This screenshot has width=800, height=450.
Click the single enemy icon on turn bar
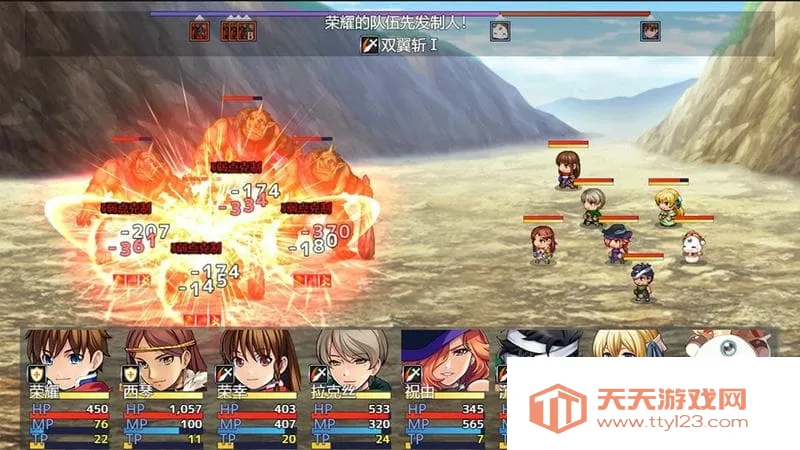pyautogui.click(x=200, y=31)
